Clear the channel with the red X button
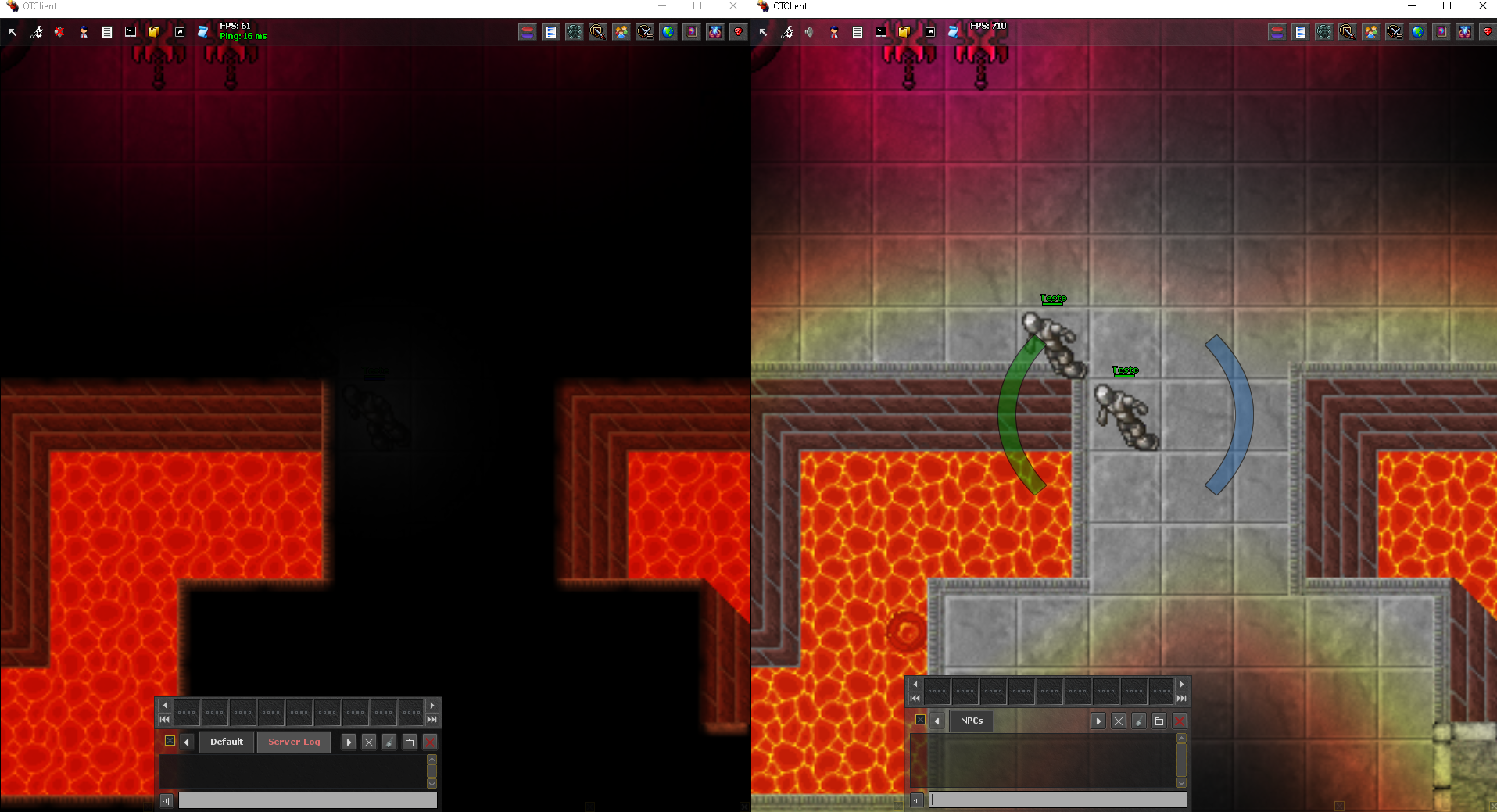The width and height of the screenshot is (1497, 812). point(429,742)
